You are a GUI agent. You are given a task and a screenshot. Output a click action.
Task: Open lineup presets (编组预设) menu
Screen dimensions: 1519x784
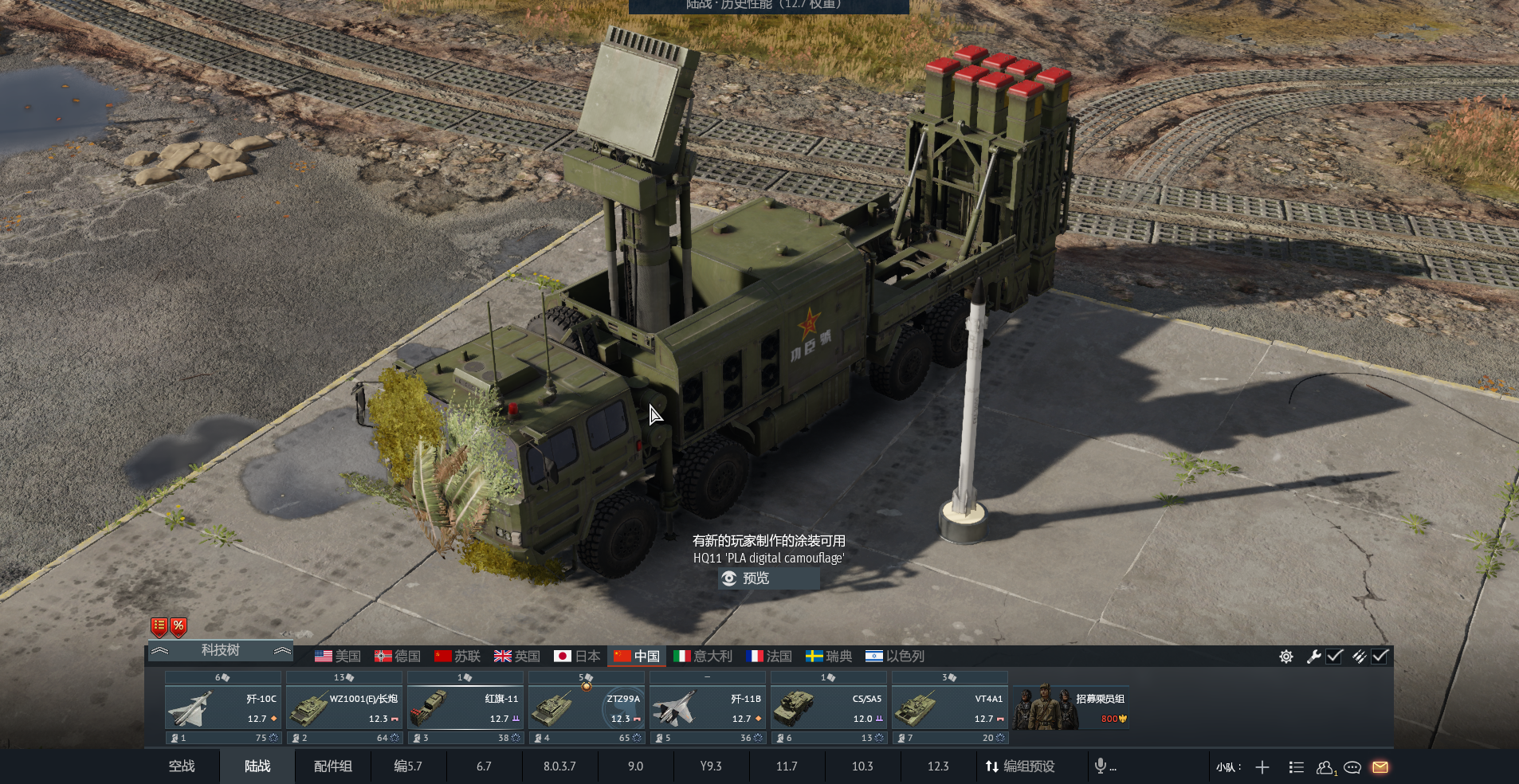pos(1020,766)
